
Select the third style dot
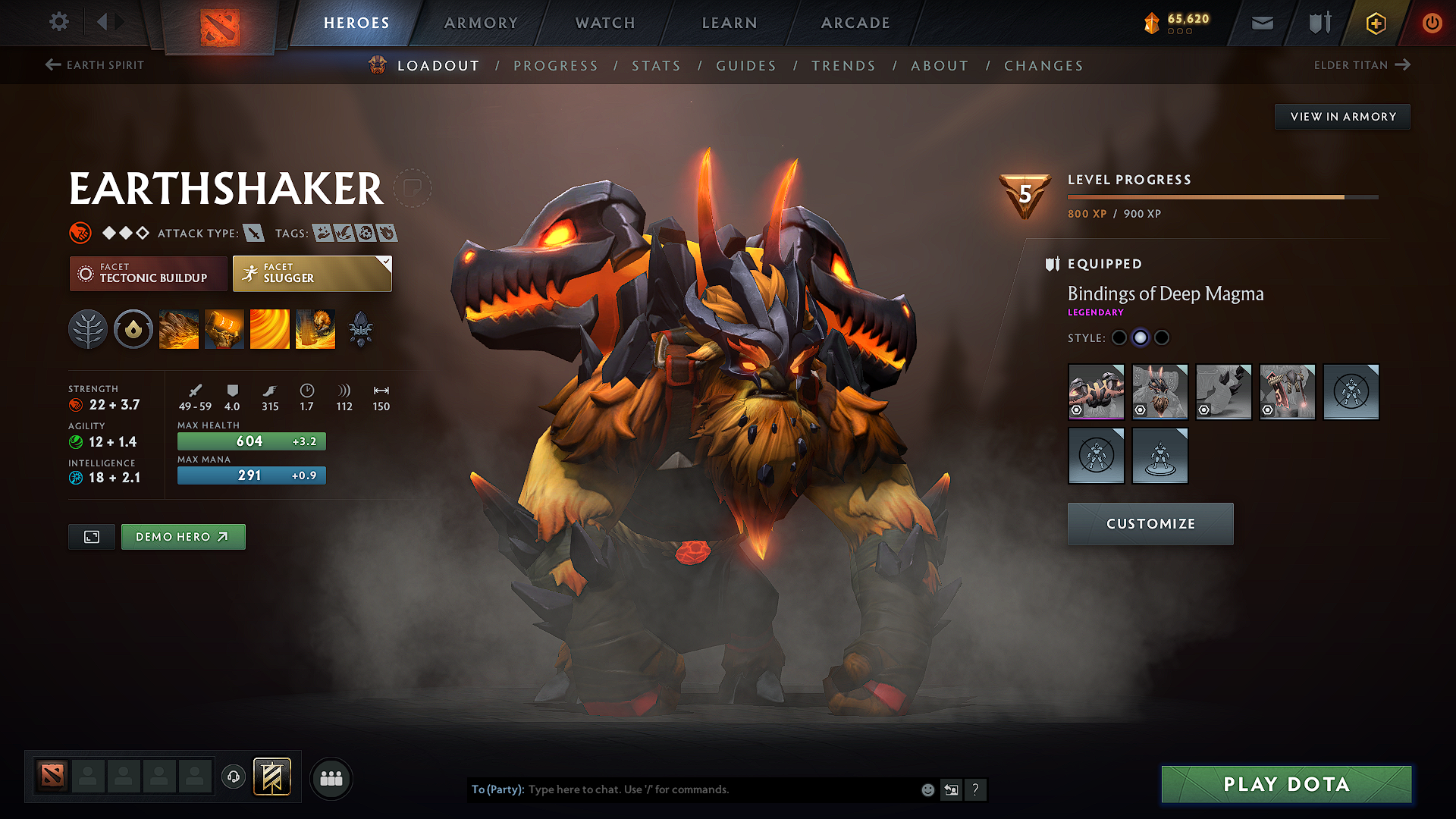(x=1162, y=337)
